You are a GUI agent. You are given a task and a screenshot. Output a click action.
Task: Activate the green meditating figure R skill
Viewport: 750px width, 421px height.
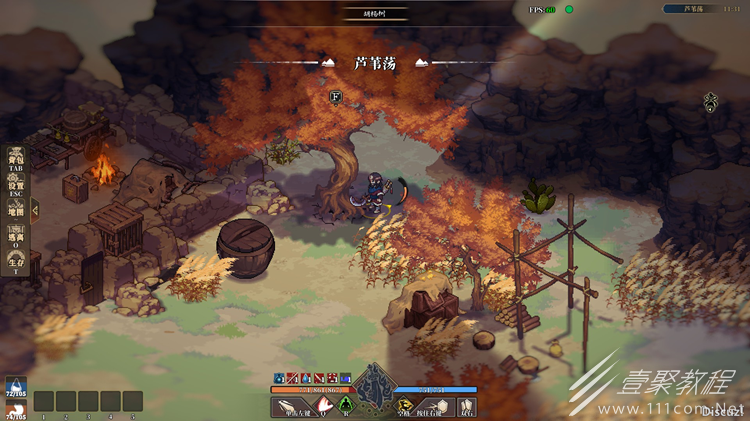[x=345, y=405]
